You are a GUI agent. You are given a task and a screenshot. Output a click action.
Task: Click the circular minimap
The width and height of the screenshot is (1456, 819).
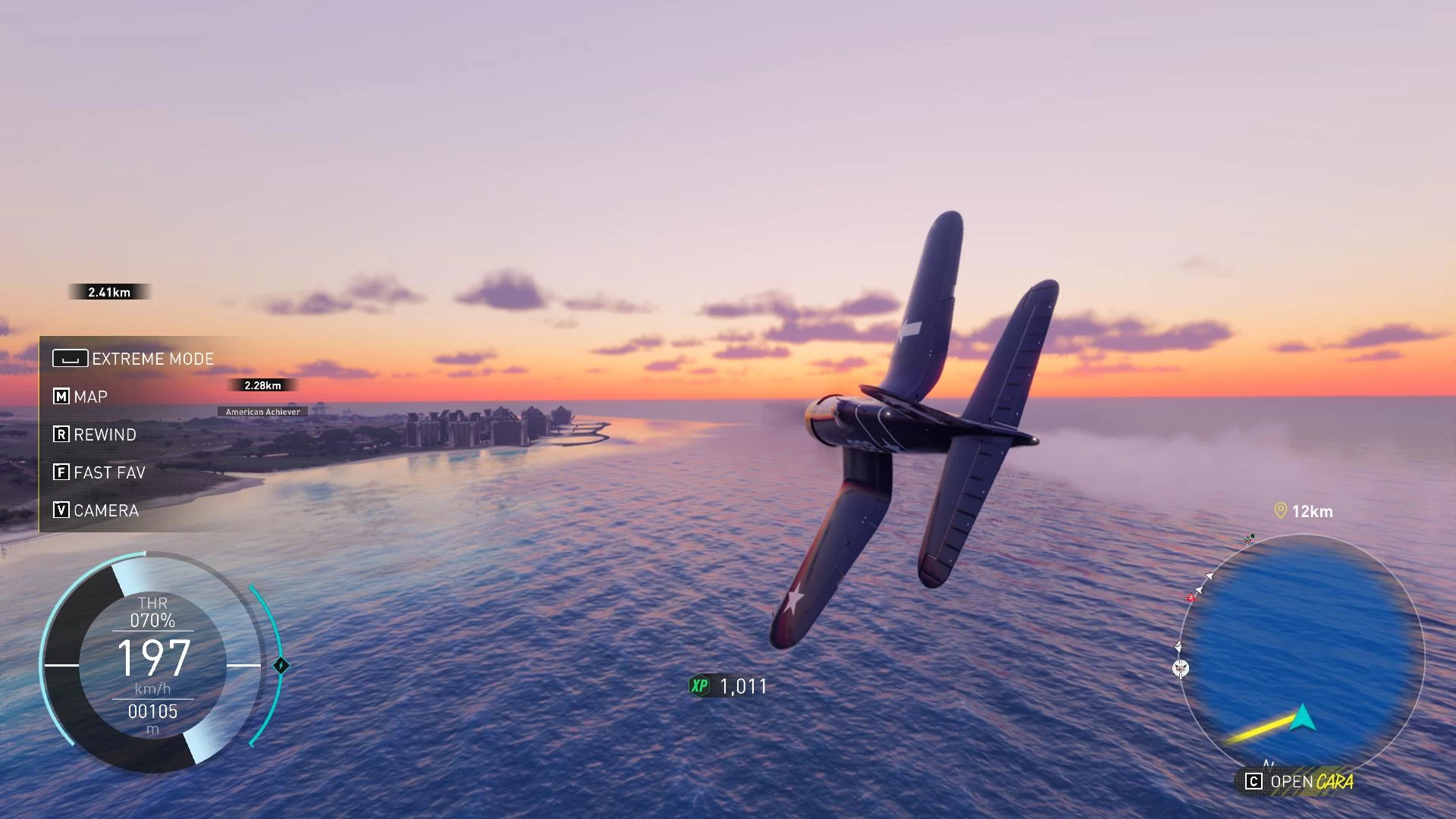coord(1301,656)
